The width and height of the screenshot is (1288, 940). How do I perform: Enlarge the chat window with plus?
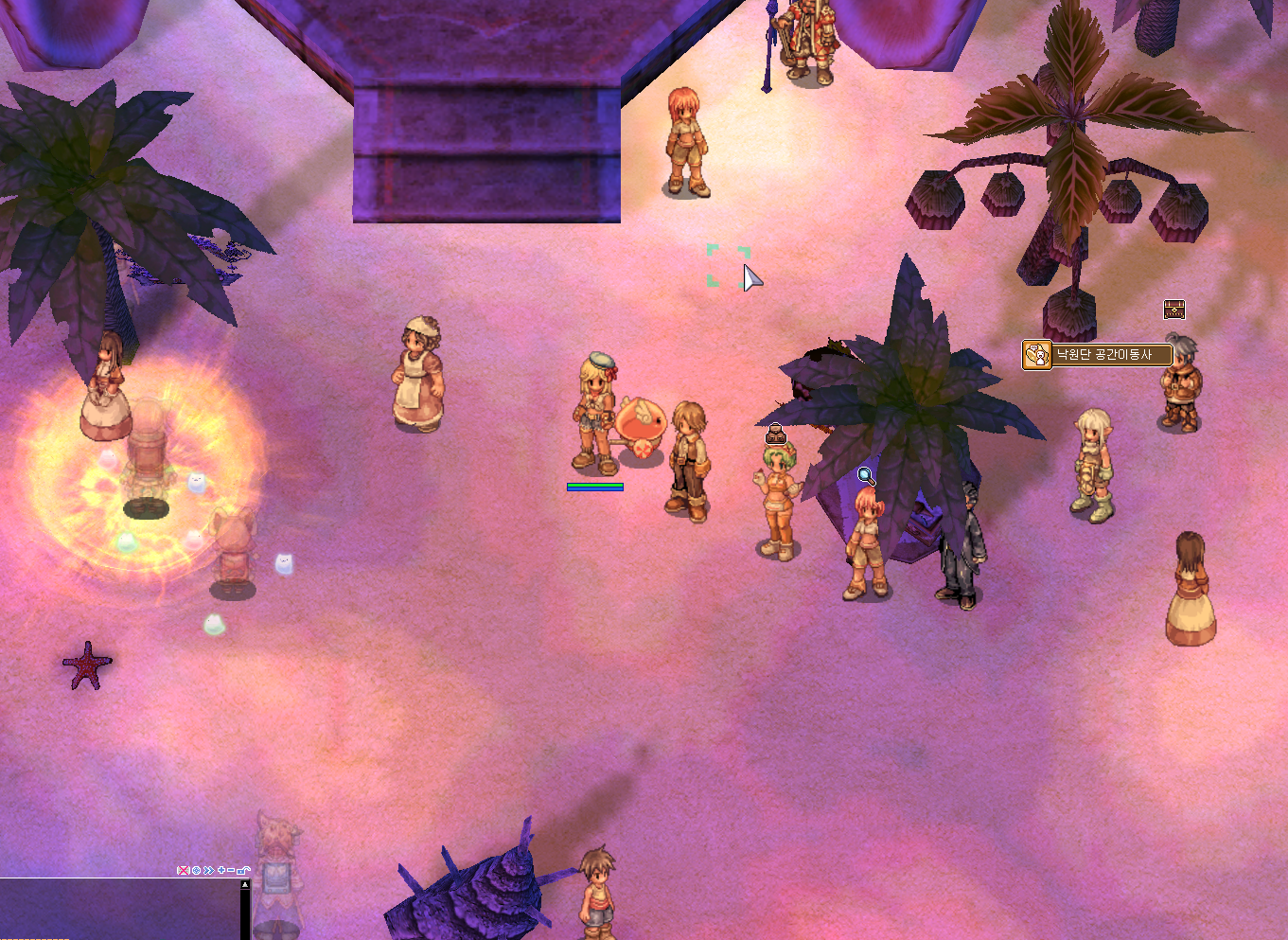[221, 870]
